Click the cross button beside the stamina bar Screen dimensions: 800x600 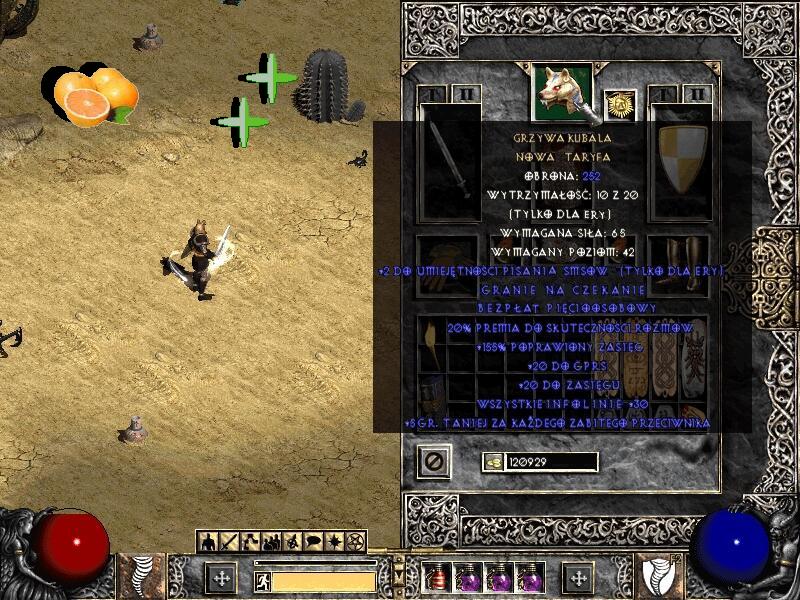(x=221, y=578)
